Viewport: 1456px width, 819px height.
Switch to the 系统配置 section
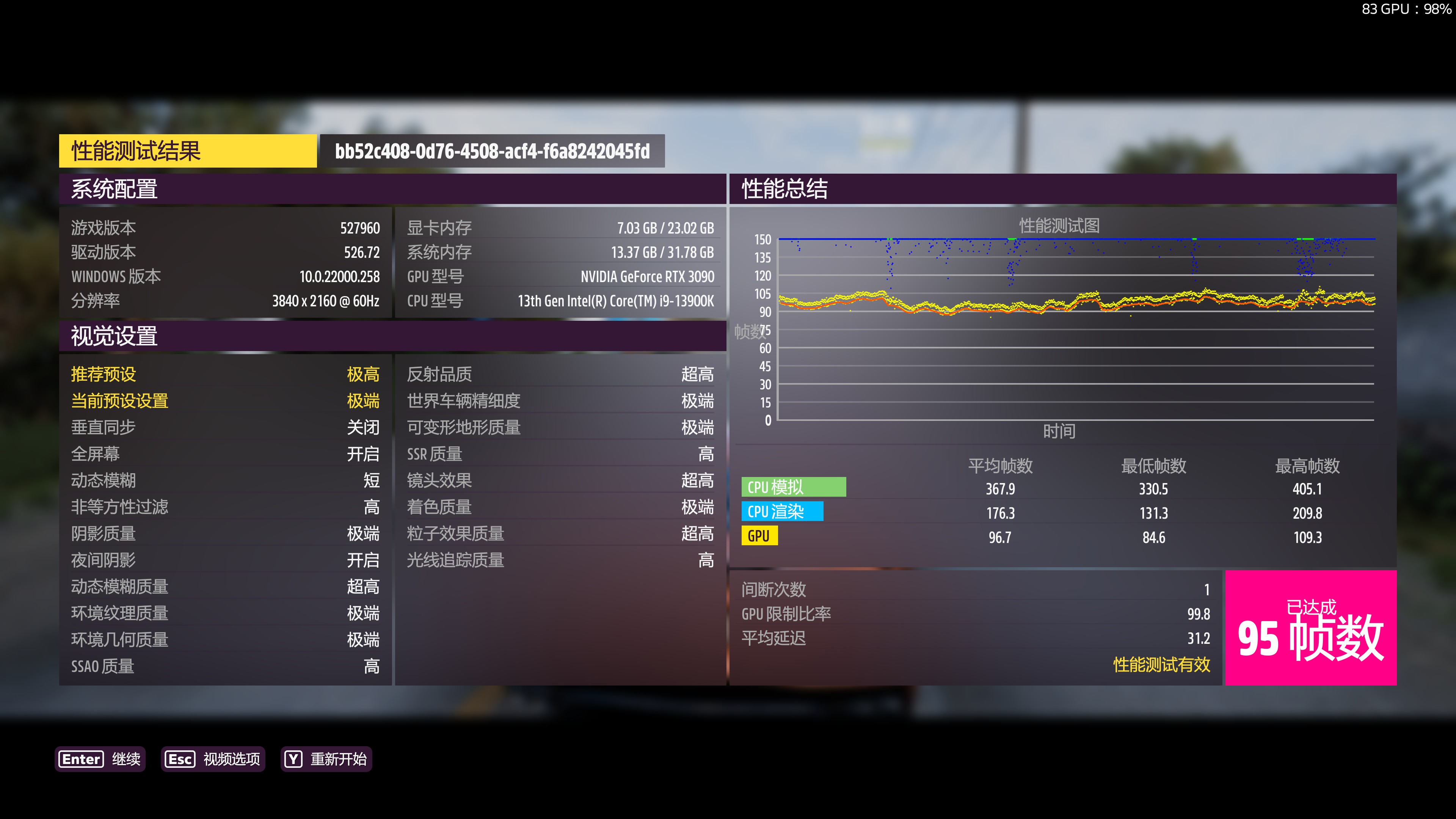tap(115, 190)
